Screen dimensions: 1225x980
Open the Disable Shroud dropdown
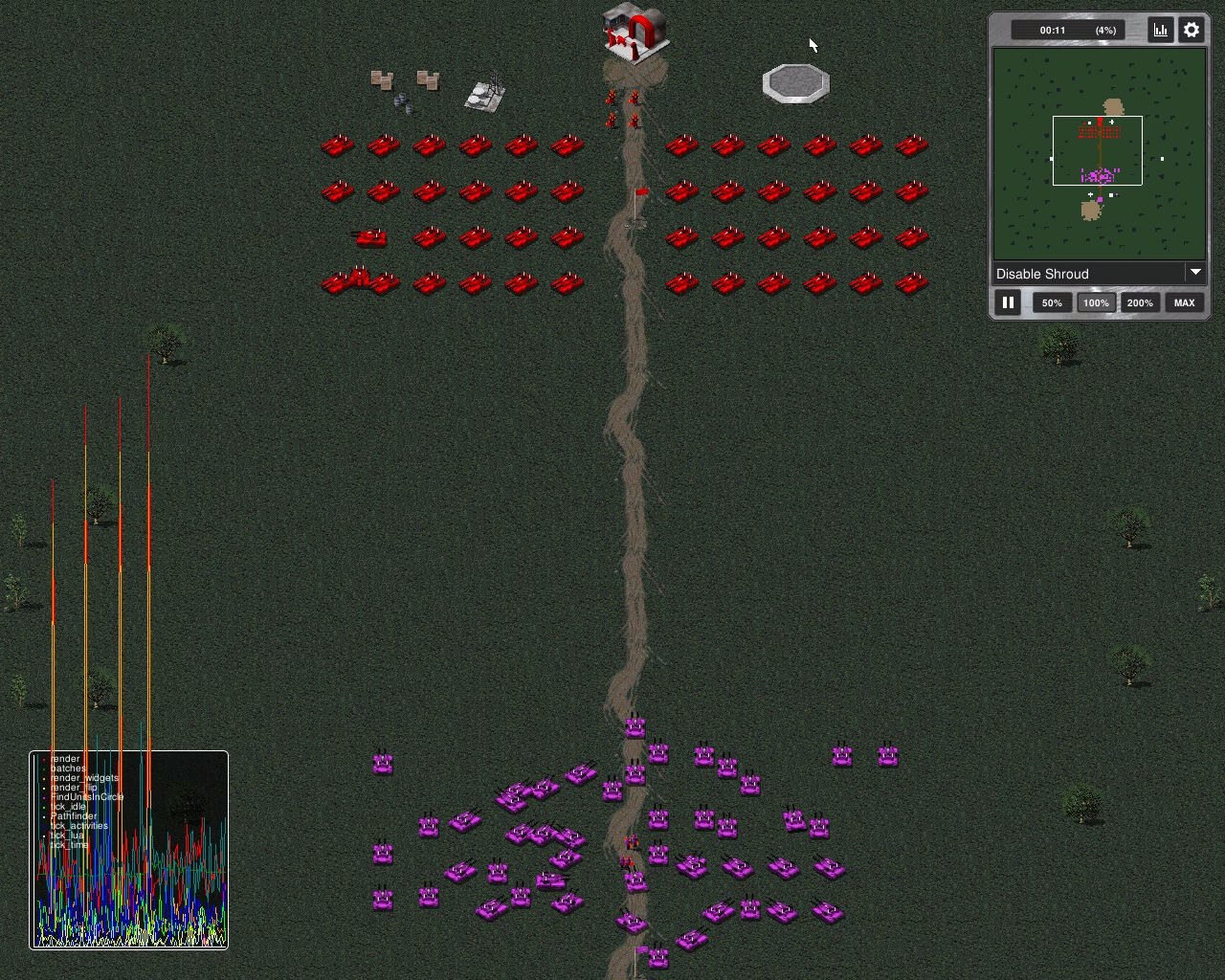point(1099,274)
